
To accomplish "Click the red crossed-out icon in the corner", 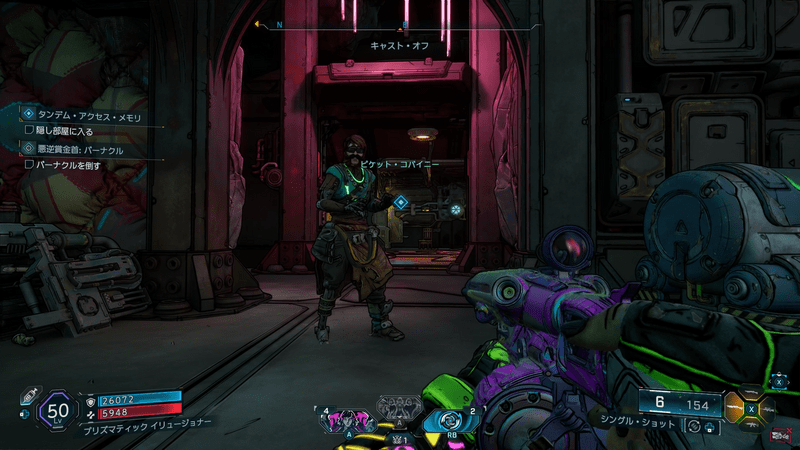I will click(x=782, y=436).
